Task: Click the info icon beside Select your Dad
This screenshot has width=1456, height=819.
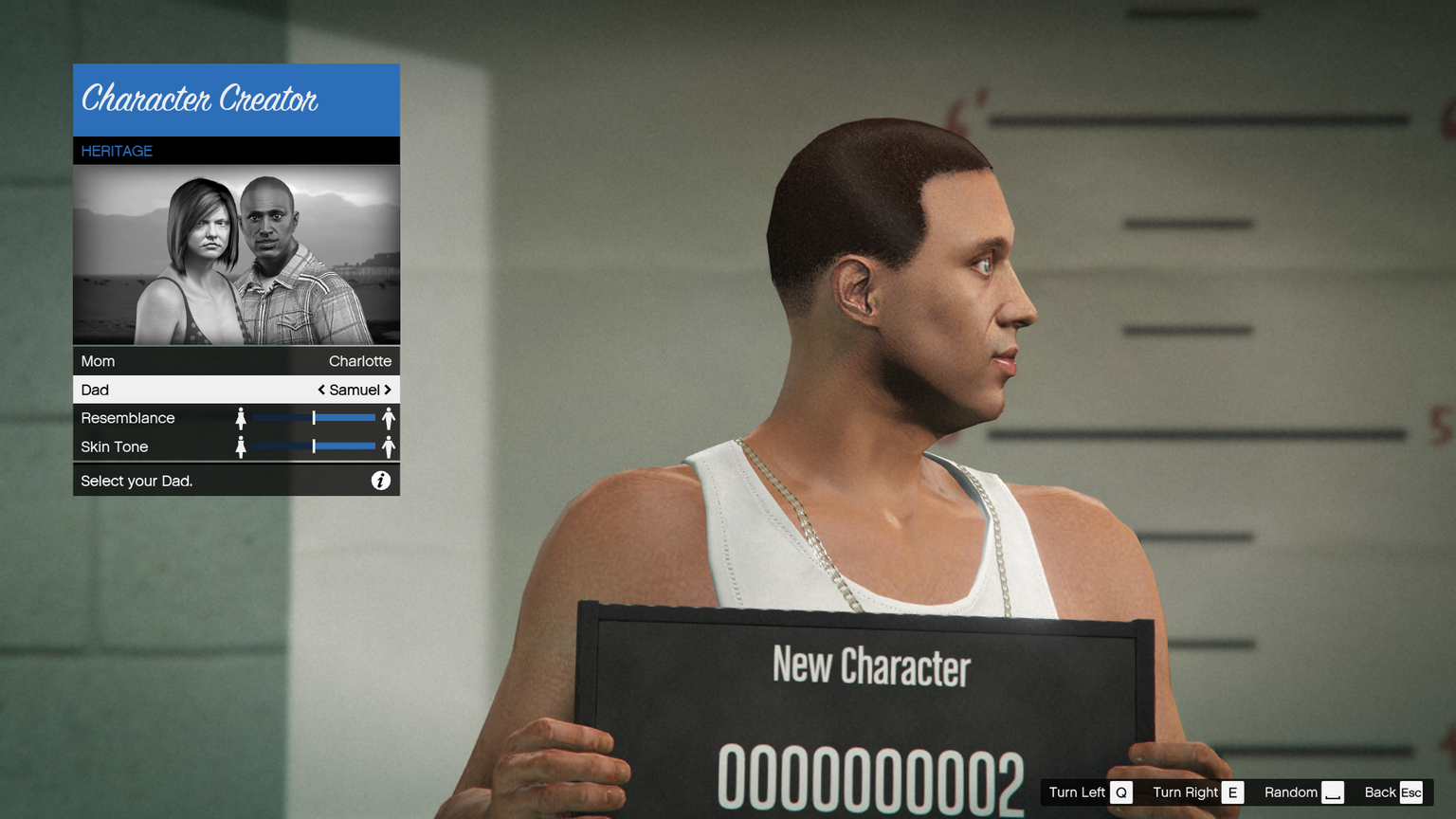Action: [380, 481]
